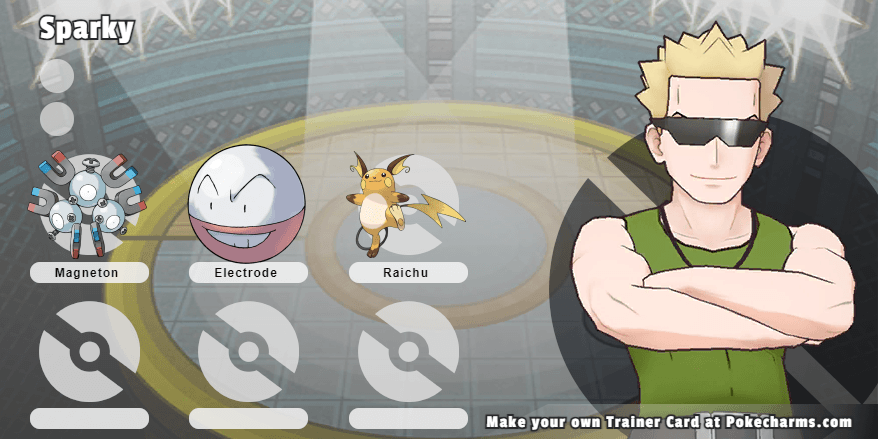Open the Pokecharms.com trainer card link

[x=669, y=422]
